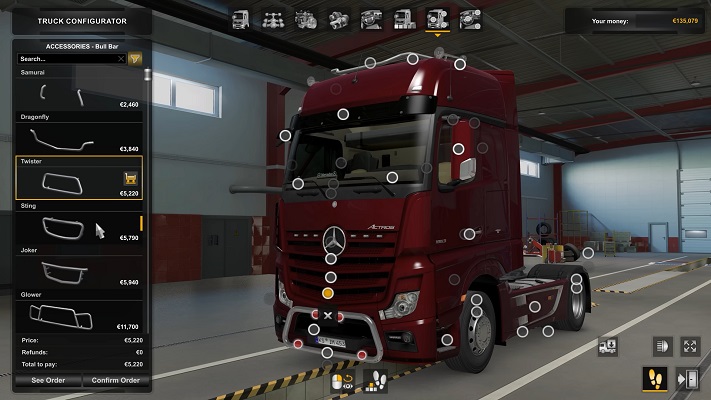
Task: Open the transmission category tab
Action: coord(338,18)
